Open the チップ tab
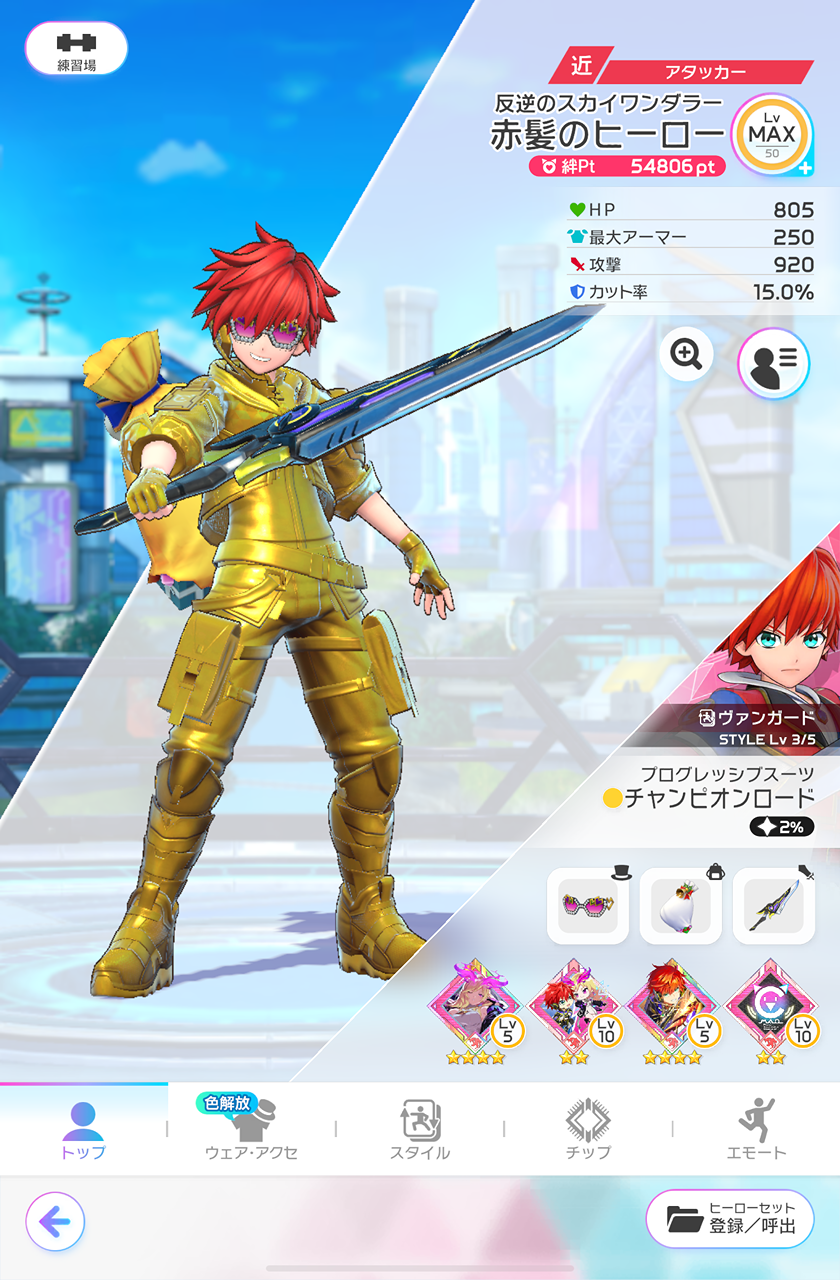Viewport: 840px width, 1280px height. (588, 1129)
